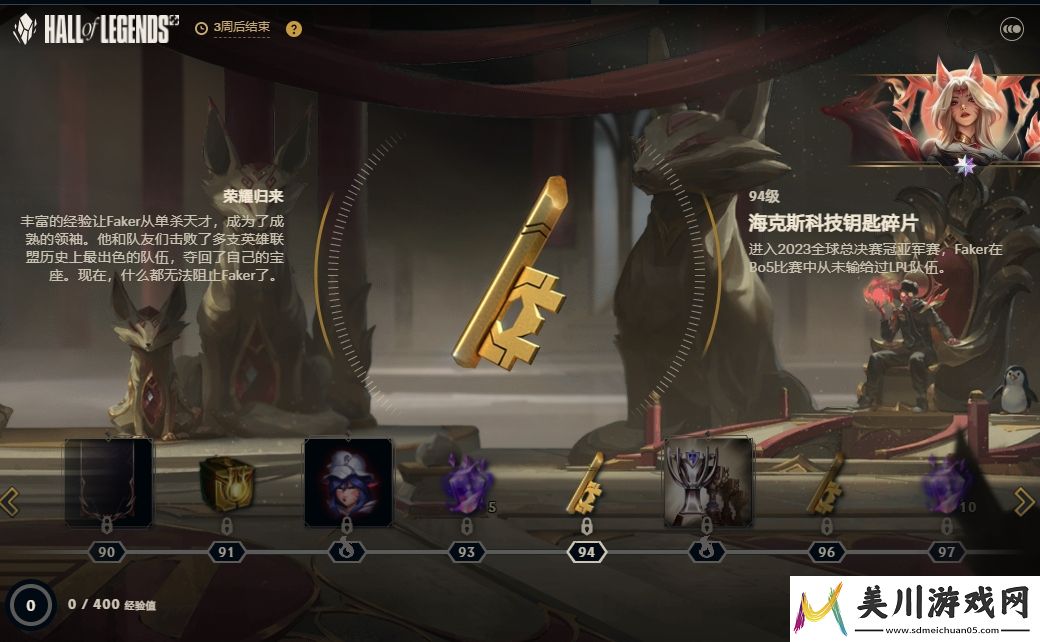Choose the level 91 golden chest reward
Image resolution: width=1040 pixels, height=642 pixels.
tap(226, 481)
